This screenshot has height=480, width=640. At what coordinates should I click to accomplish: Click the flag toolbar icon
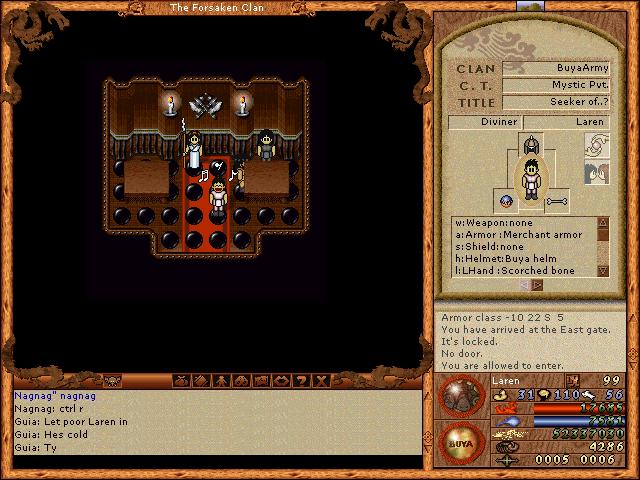261,381
